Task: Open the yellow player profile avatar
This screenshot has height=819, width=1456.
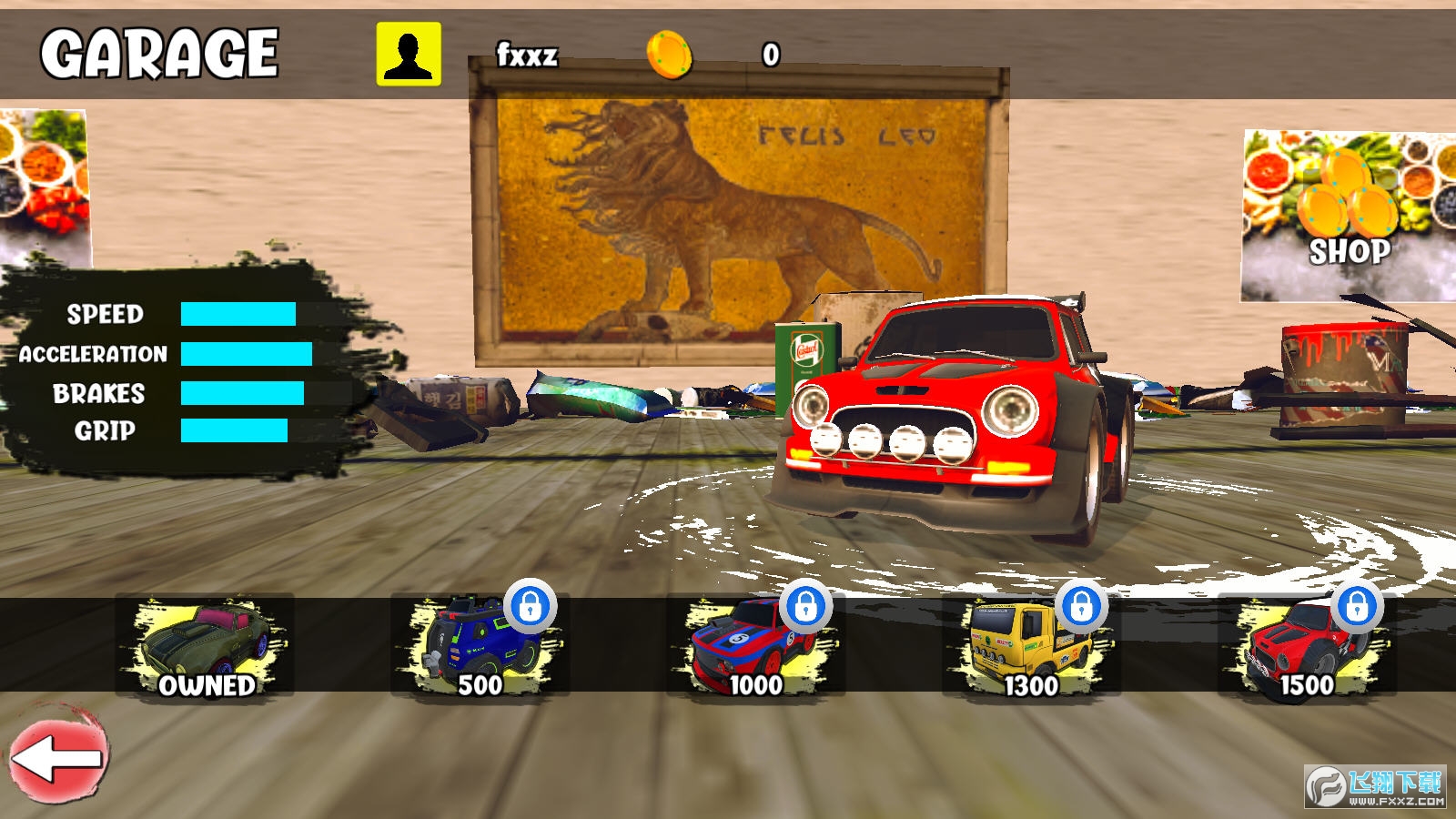Action: click(409, 55)
